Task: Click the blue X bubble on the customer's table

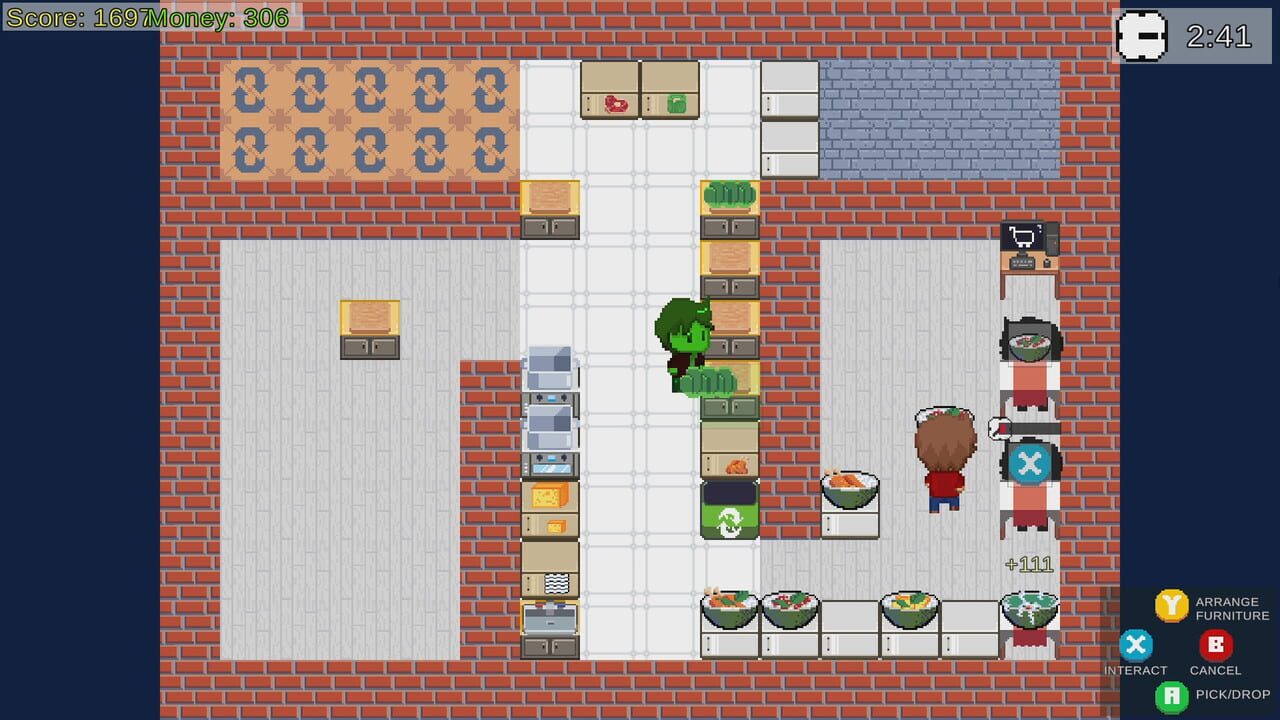Action: pos(1030,463)
